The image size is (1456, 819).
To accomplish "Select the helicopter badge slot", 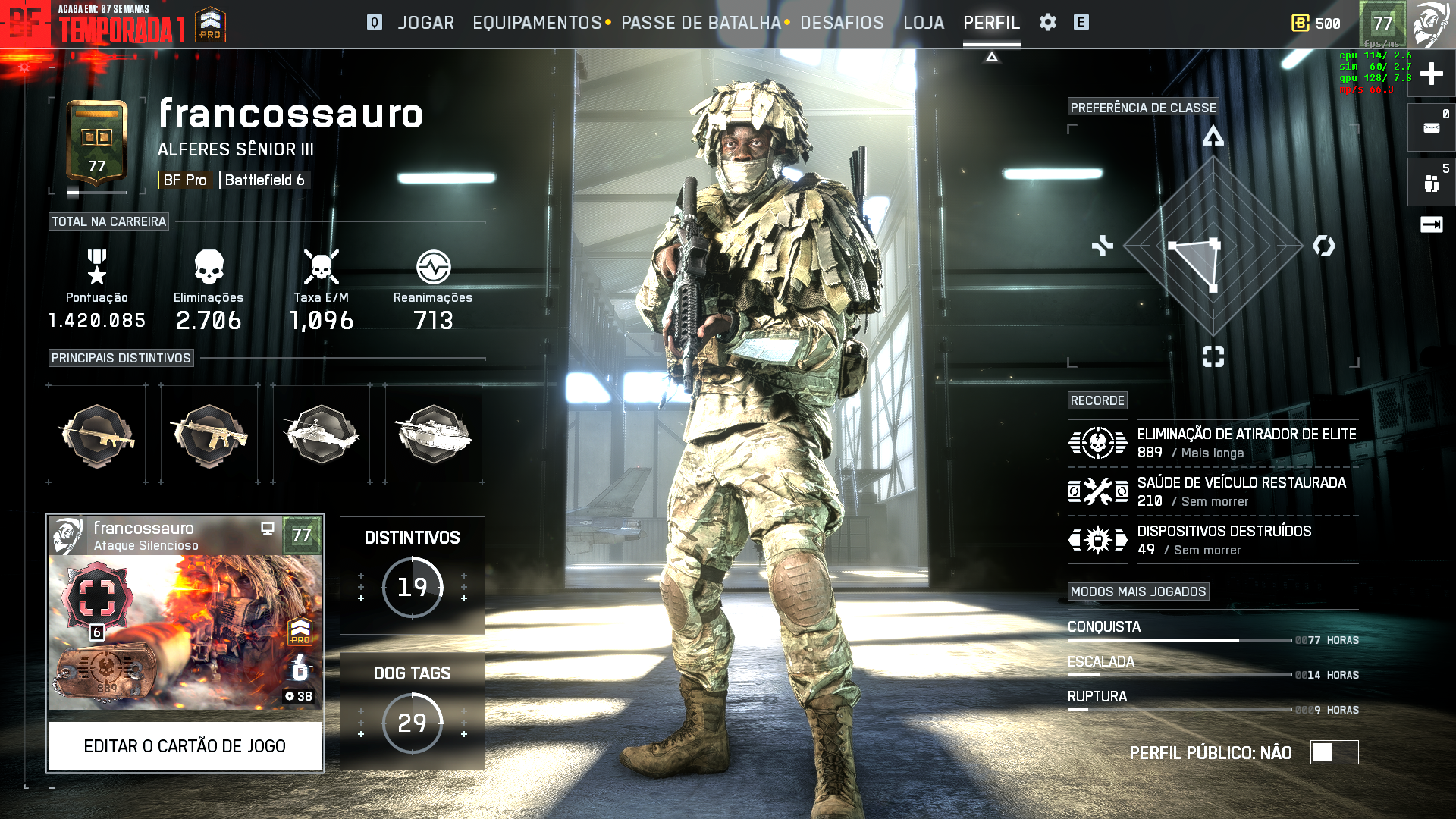I will [x=322, y=434].
